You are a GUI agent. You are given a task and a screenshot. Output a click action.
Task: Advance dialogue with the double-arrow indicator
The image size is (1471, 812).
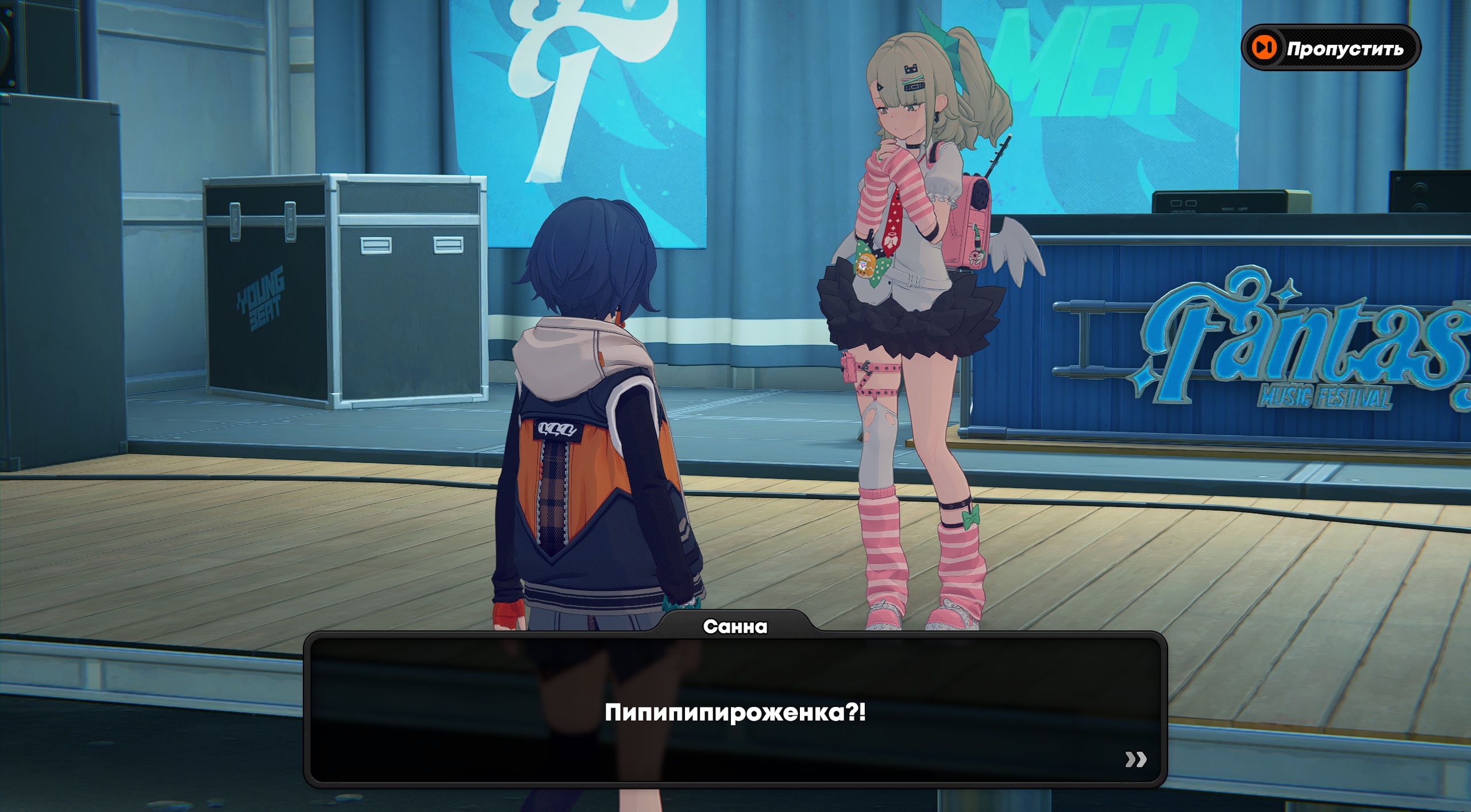(x=1135, y=759)
